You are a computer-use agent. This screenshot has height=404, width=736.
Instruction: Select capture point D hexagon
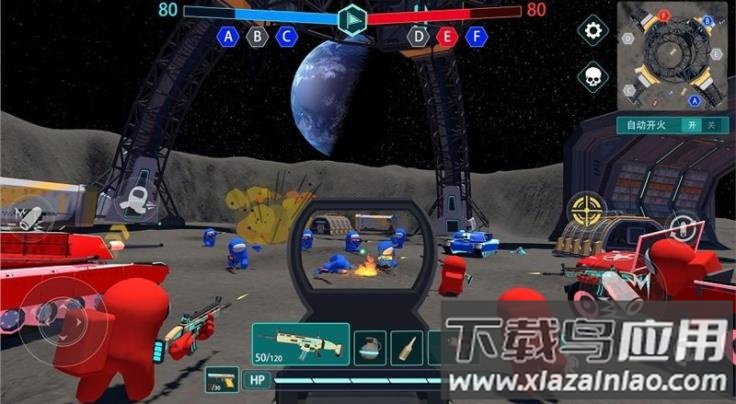pos(418,37)
